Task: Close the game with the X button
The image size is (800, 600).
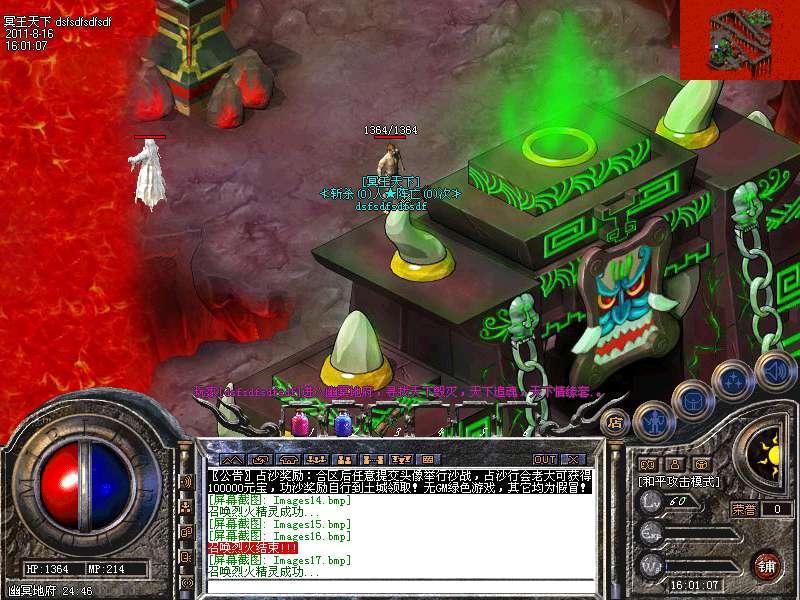Action: click(572, 459)
